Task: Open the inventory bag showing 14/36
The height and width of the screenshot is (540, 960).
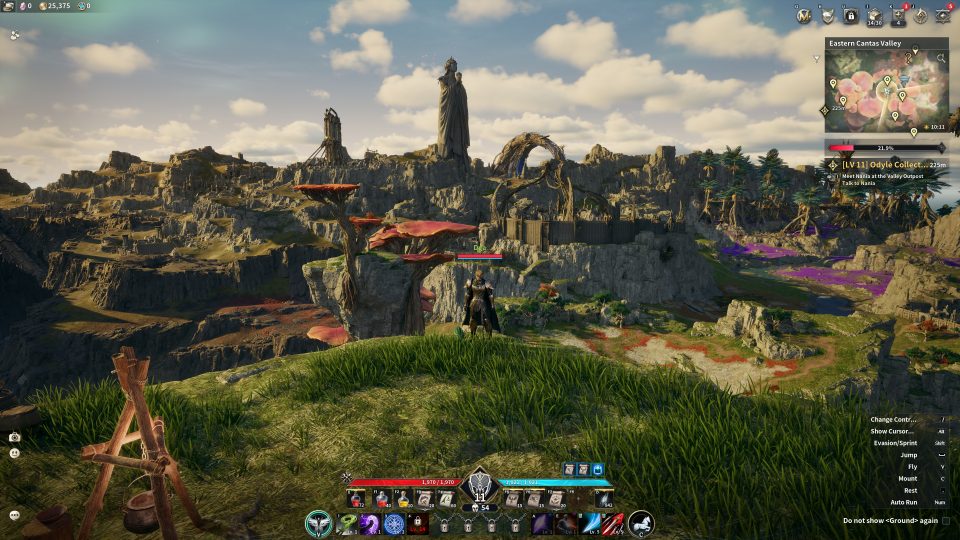Action: click(875, 15)
